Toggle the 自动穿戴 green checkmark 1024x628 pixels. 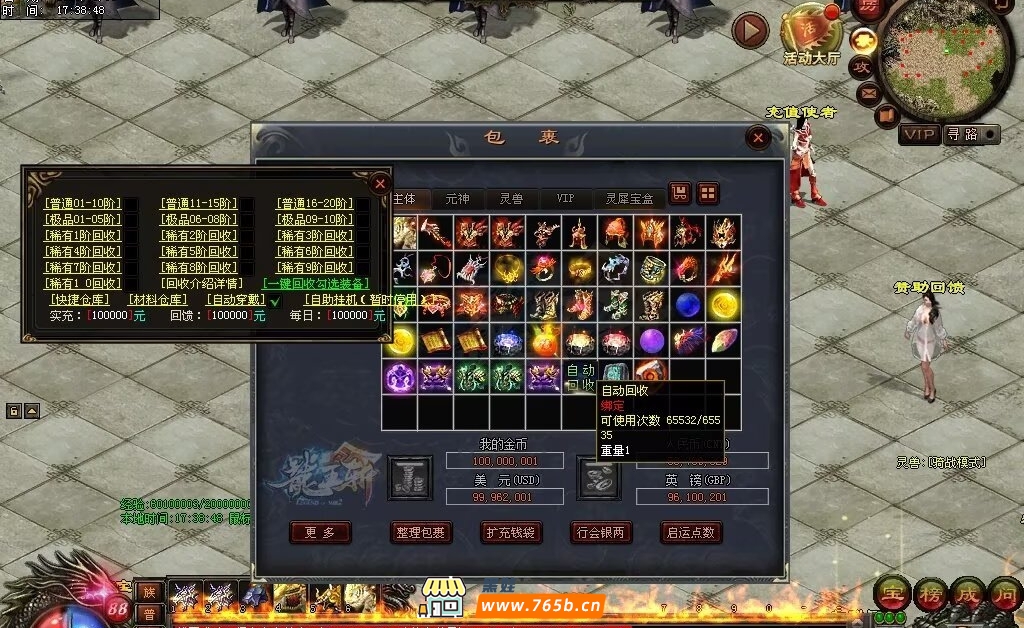276,301
